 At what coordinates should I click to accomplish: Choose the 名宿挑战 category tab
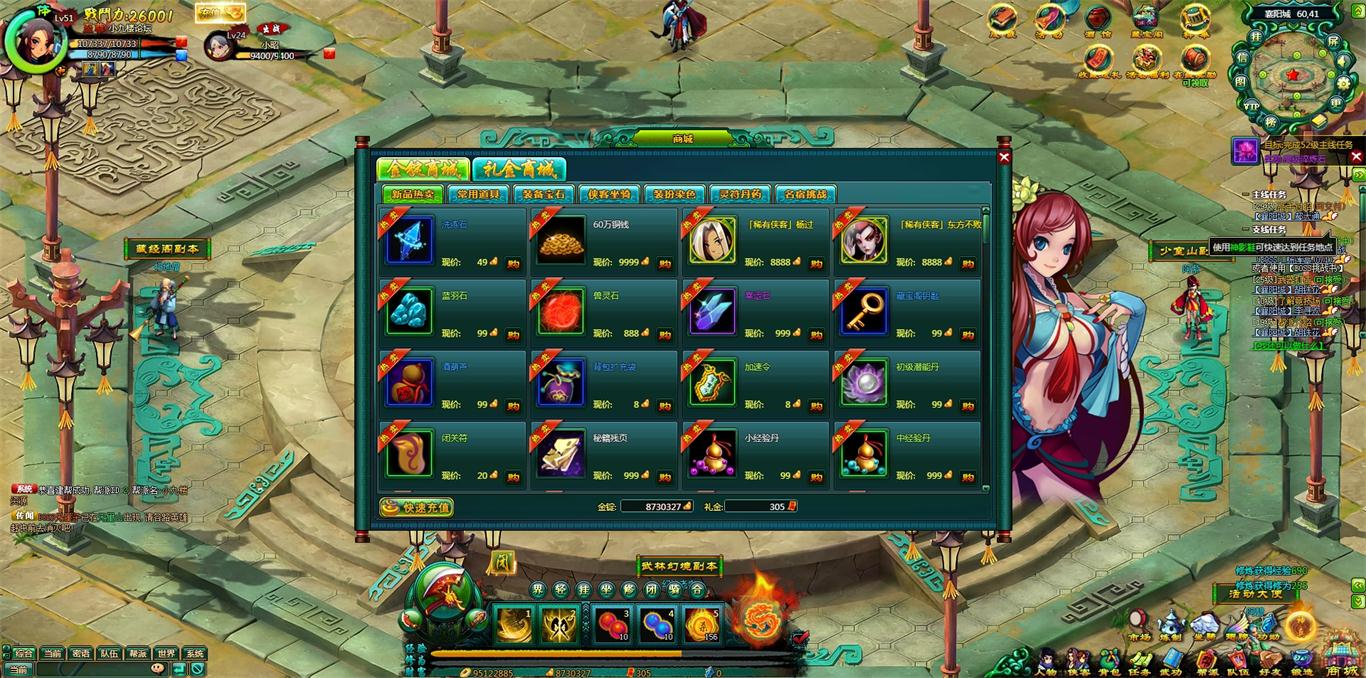click(804, 194)
